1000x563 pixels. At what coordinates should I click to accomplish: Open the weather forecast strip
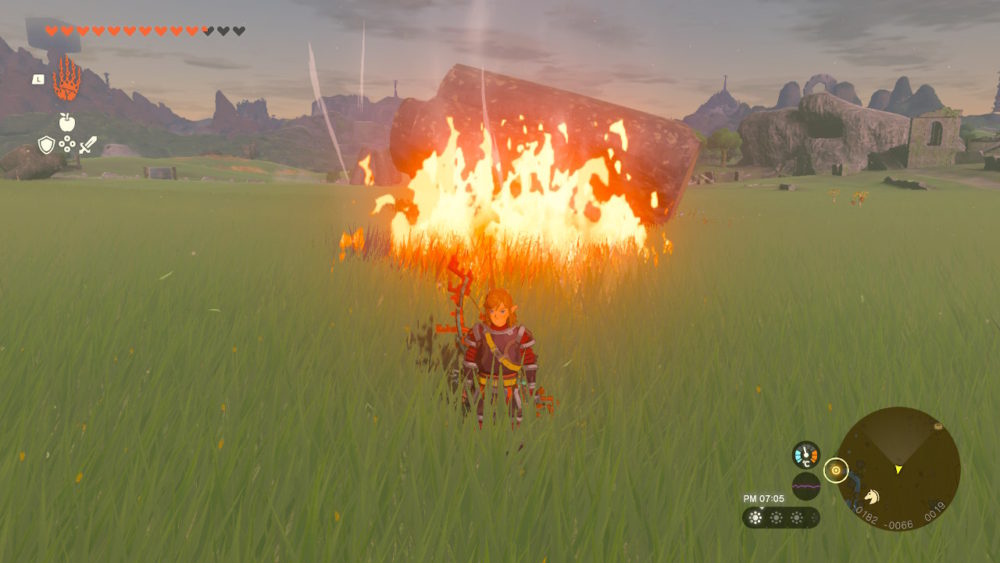tap(780, 517)
